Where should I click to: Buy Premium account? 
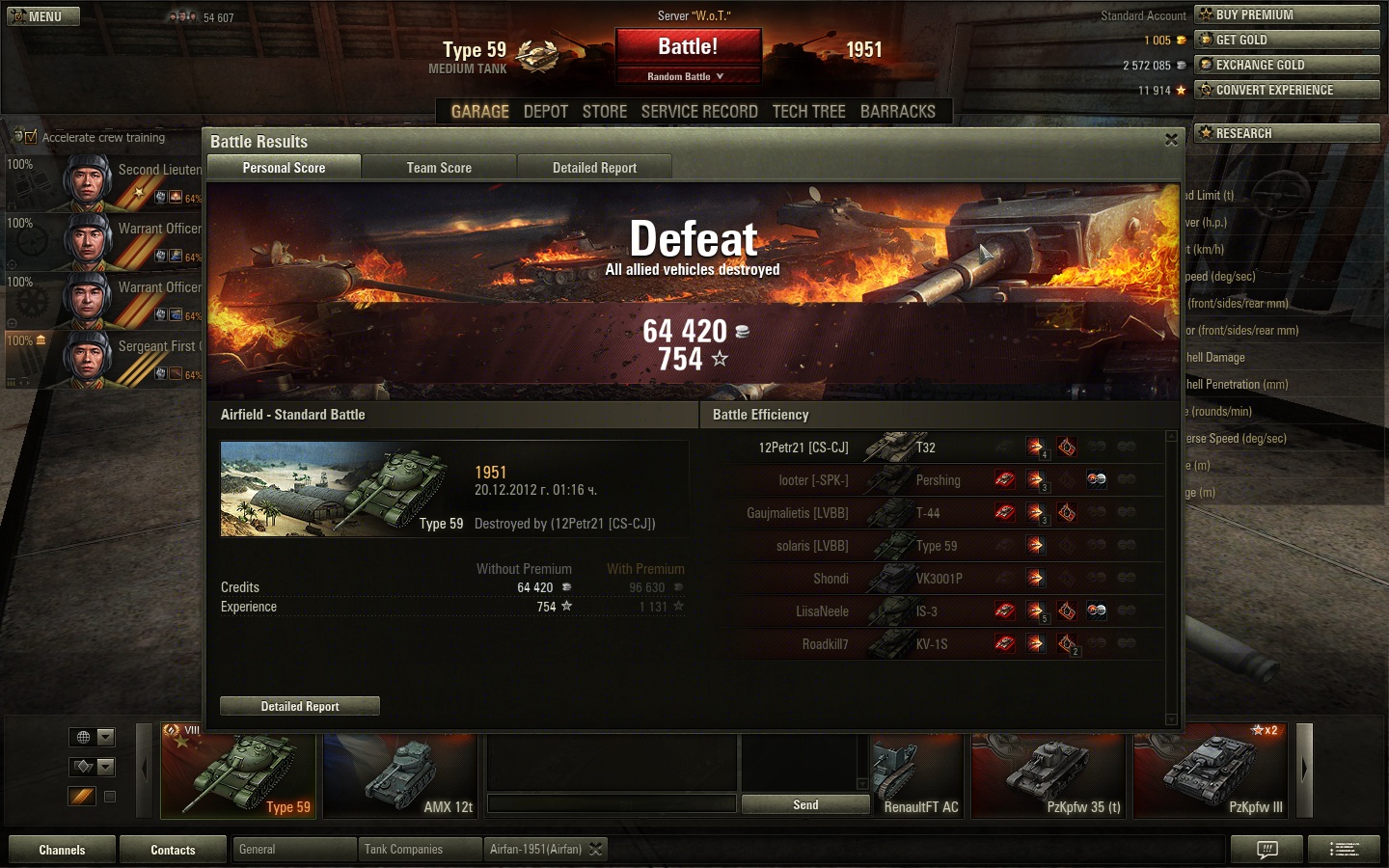[x=1287, y=14]
